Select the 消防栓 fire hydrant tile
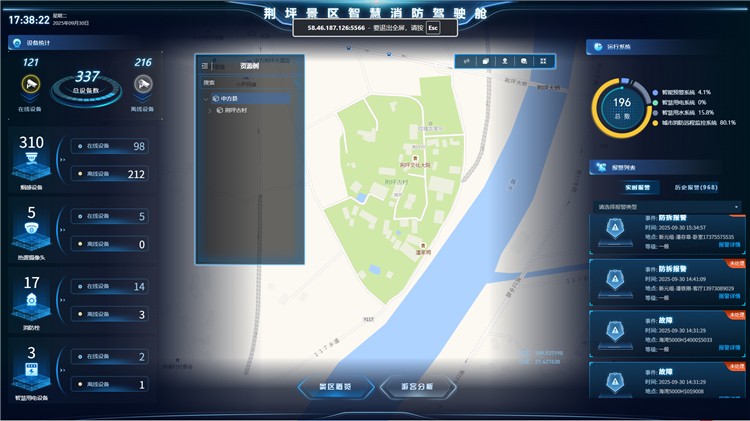This screenshot has height=421, width=750. click(x=31, y=299)
